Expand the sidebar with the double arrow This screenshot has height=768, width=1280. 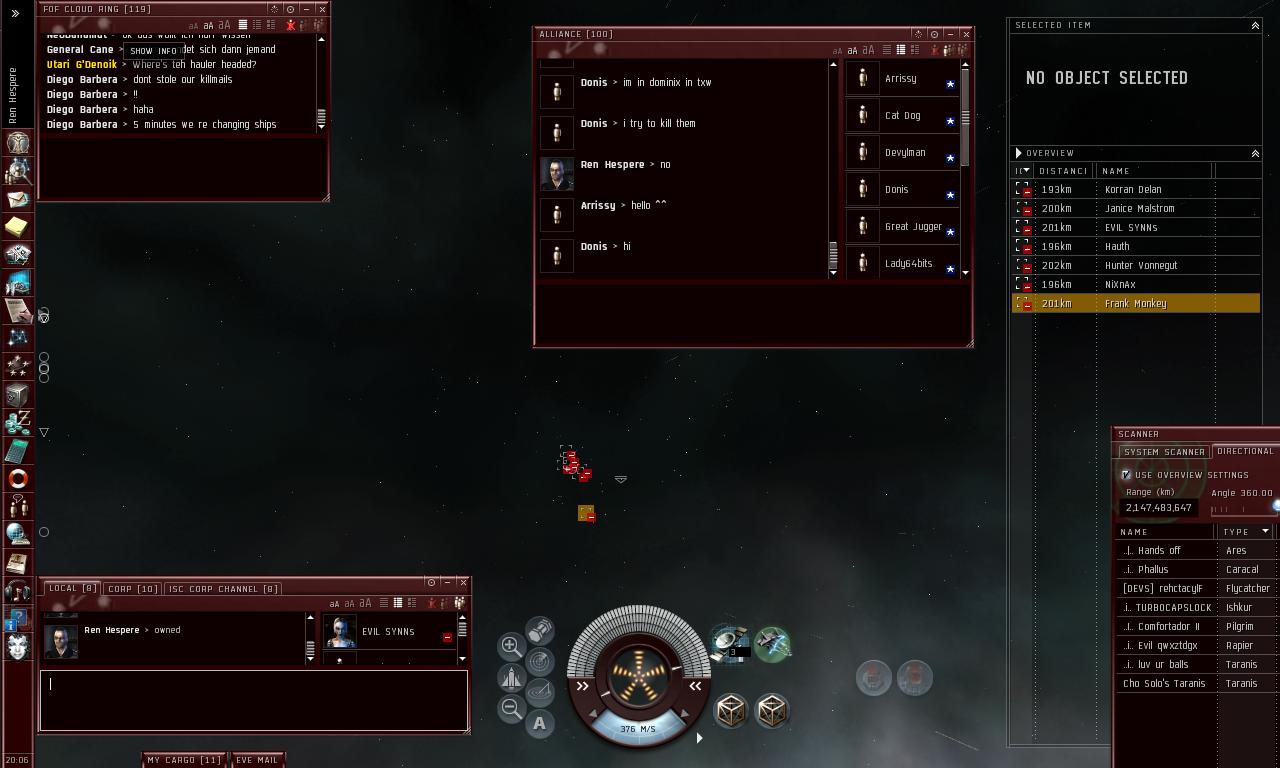(15, 13)
